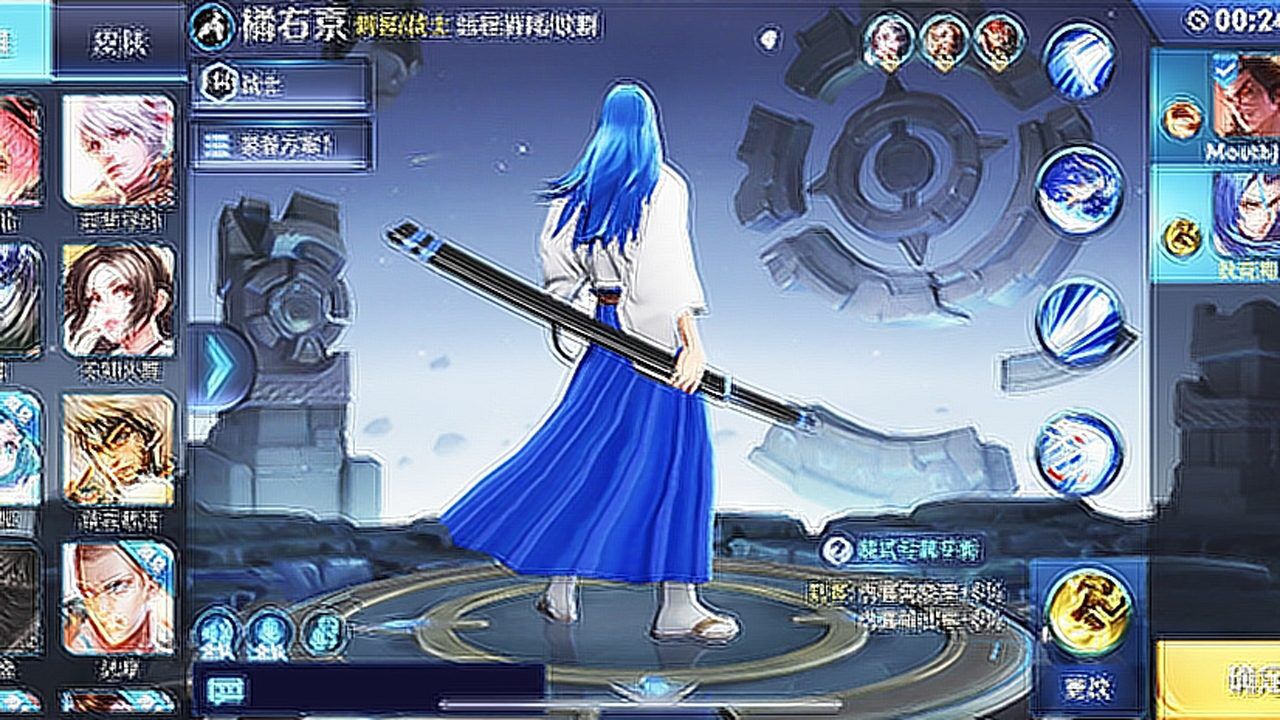Open the rightmost round button above chat
The image size is (1280, 720).
(x=323, y=633)
